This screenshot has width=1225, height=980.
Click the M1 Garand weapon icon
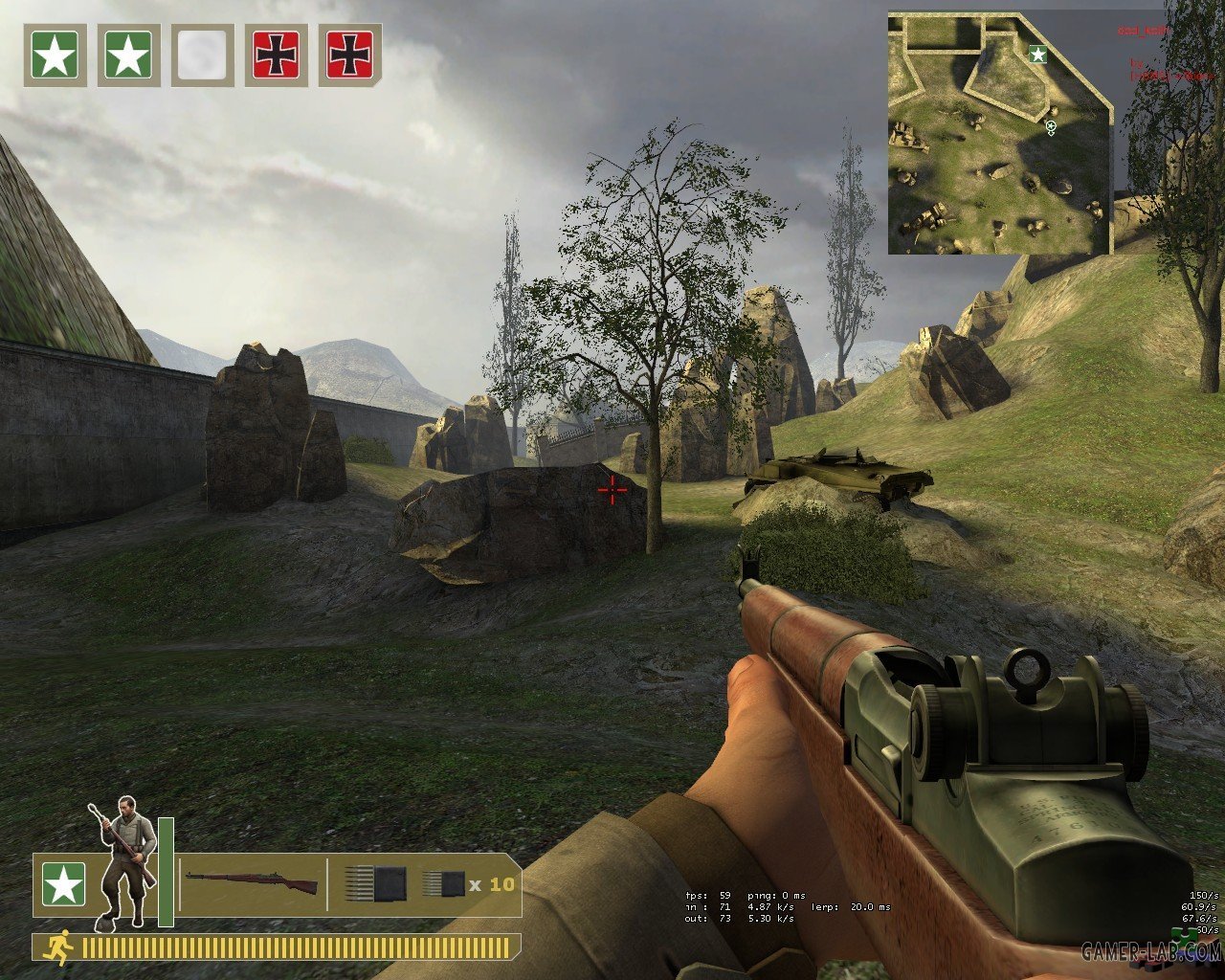252,882
